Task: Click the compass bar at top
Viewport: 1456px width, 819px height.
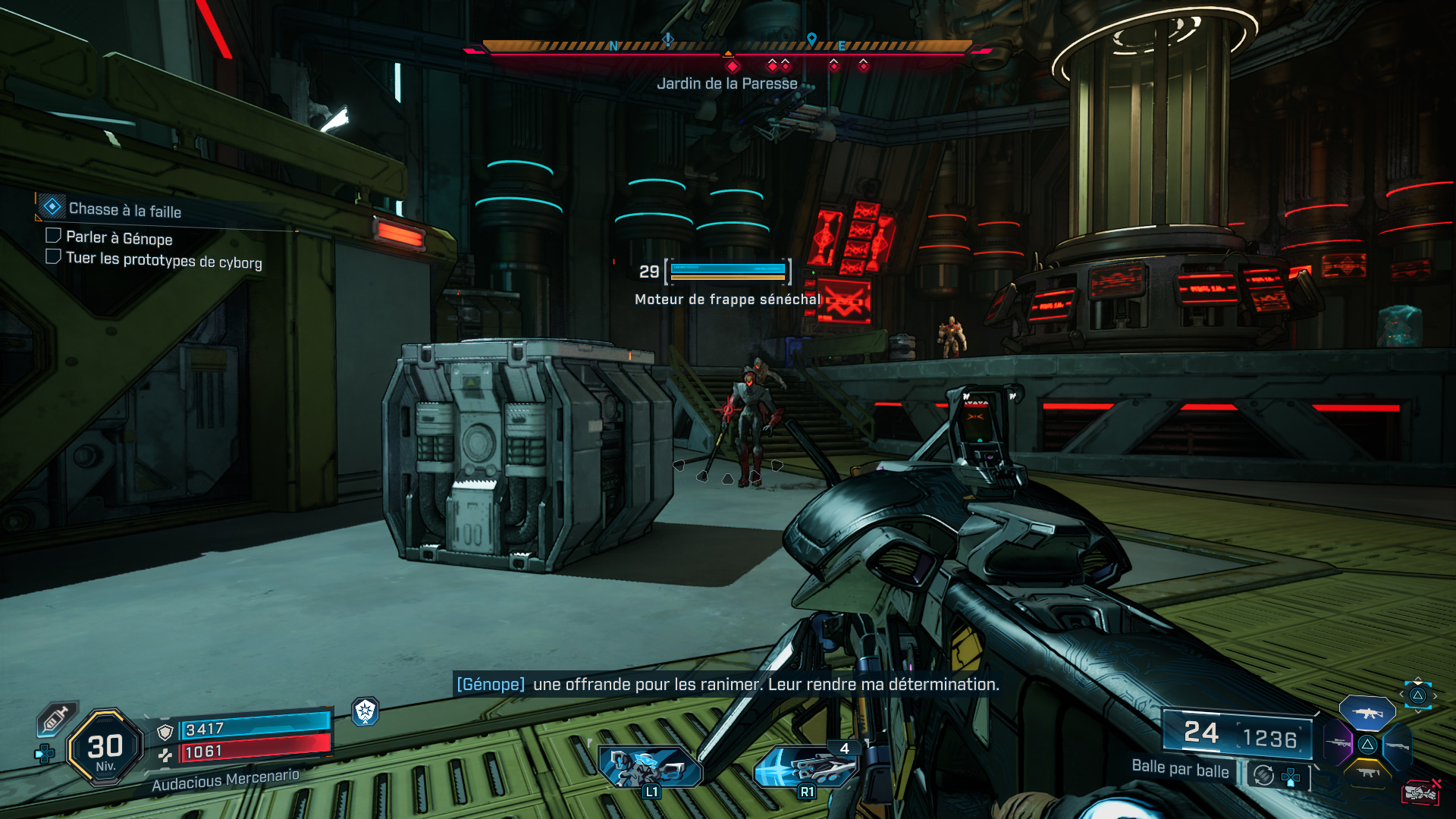Action: [726, 47]
